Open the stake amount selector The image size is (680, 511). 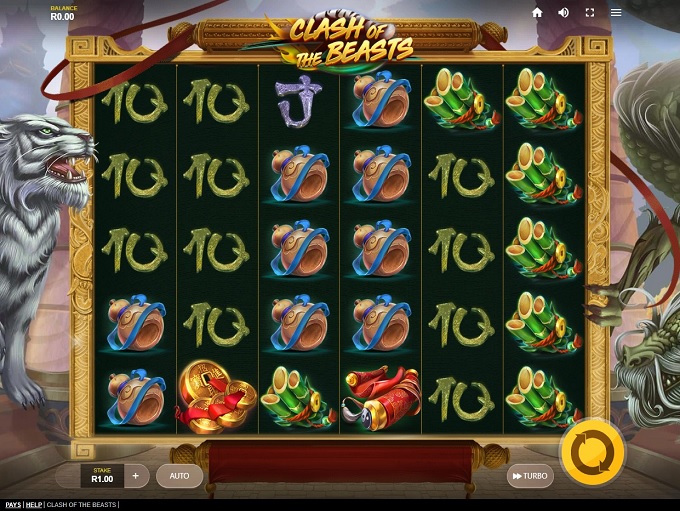[x=103, y=476]
